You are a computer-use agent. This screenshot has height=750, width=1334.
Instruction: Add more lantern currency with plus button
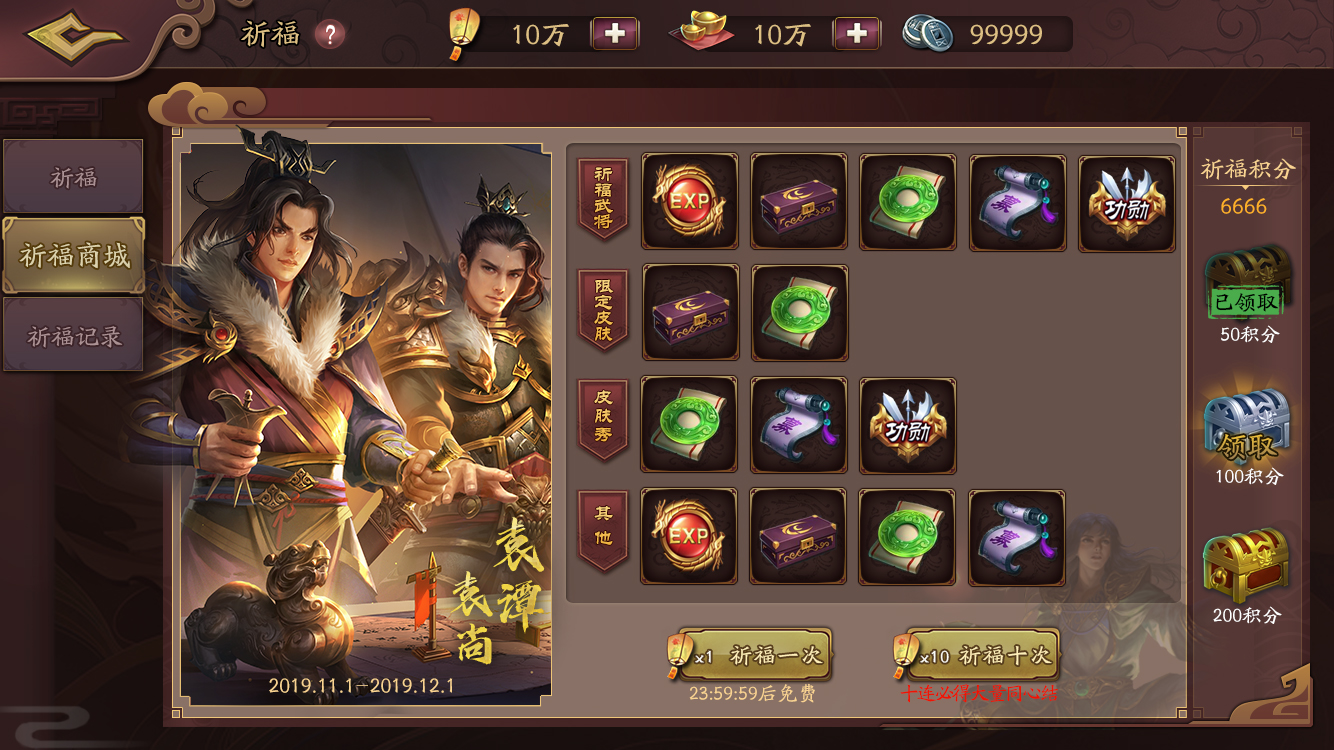614,34
